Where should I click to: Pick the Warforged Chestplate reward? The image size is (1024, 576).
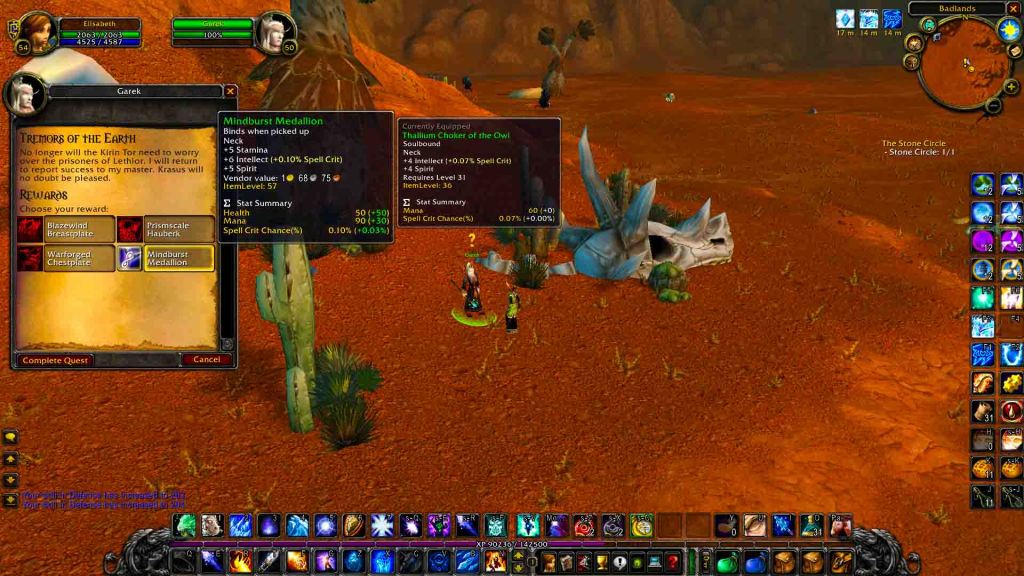pyautogui.click(x=66, y=258)
